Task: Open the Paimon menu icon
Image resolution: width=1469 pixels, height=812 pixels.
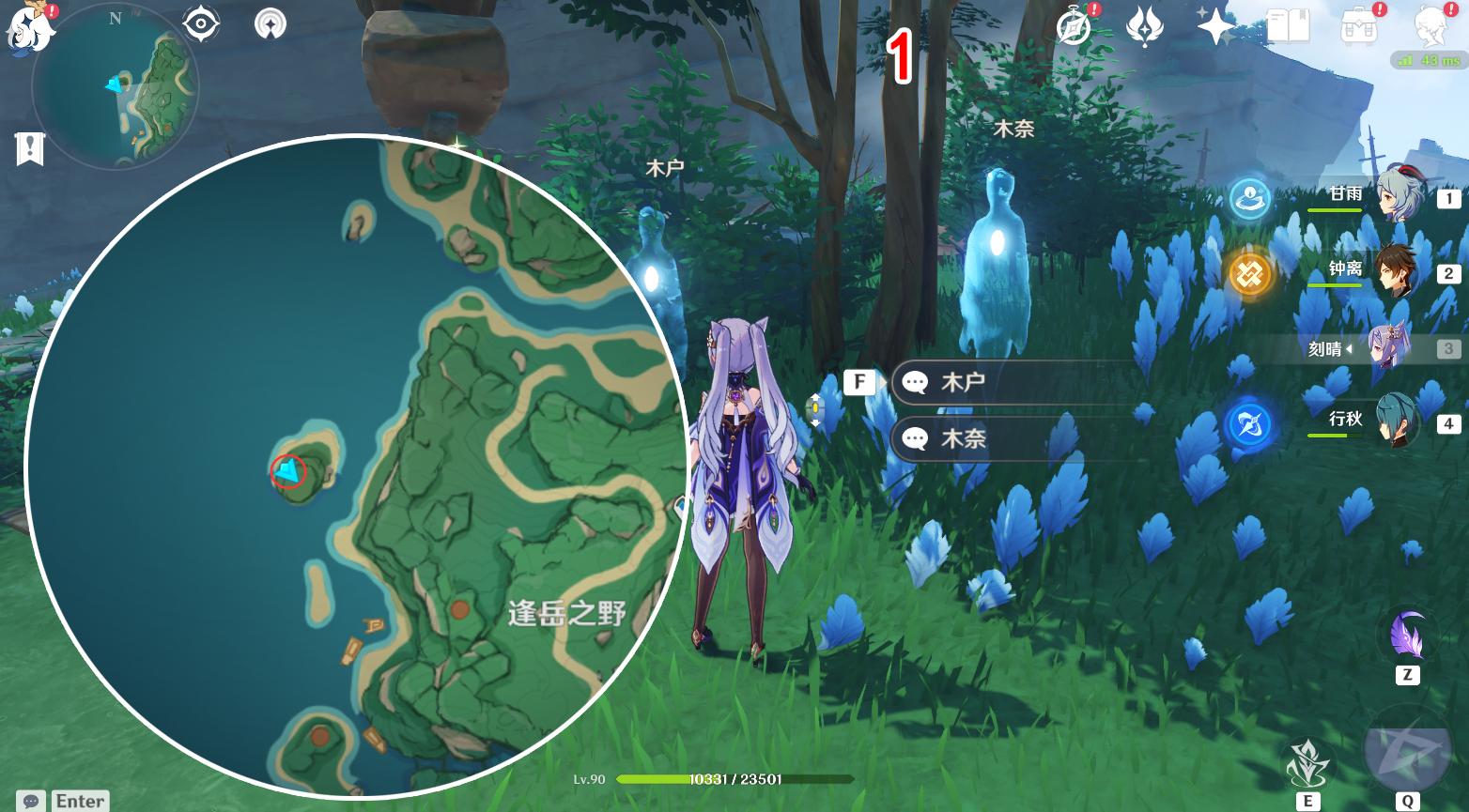Action: point(28,28)
